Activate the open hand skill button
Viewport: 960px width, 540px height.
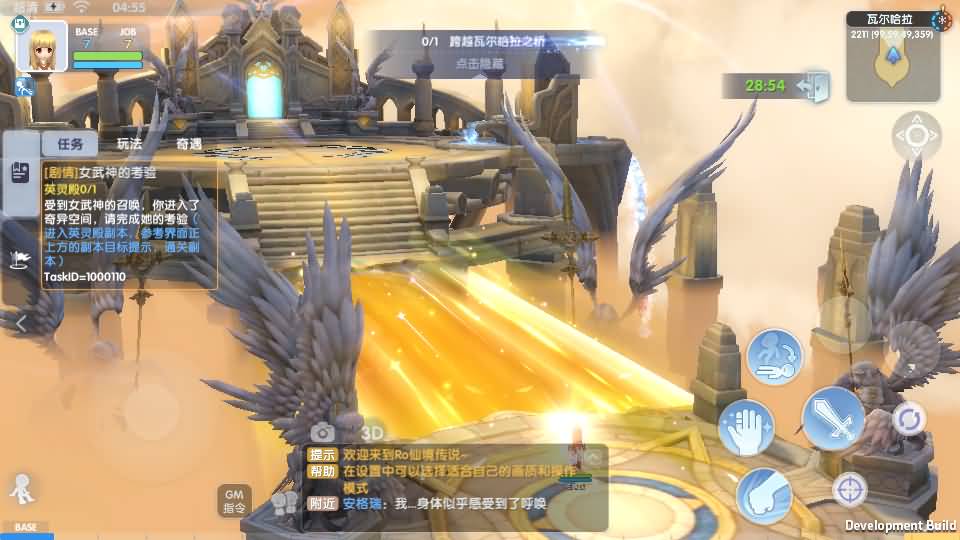tap(746, 427)
